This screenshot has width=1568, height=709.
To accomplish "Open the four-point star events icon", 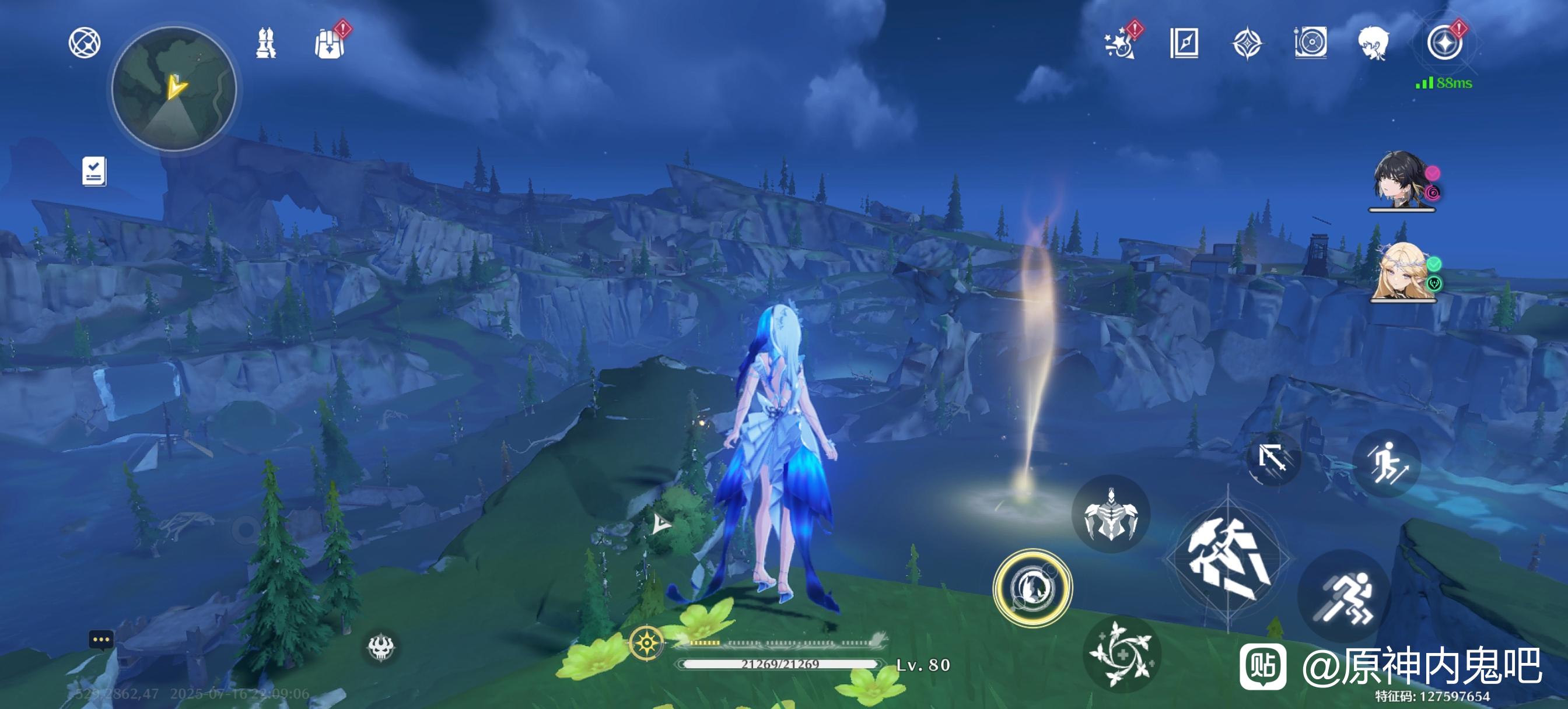I will coord(1247,43).
